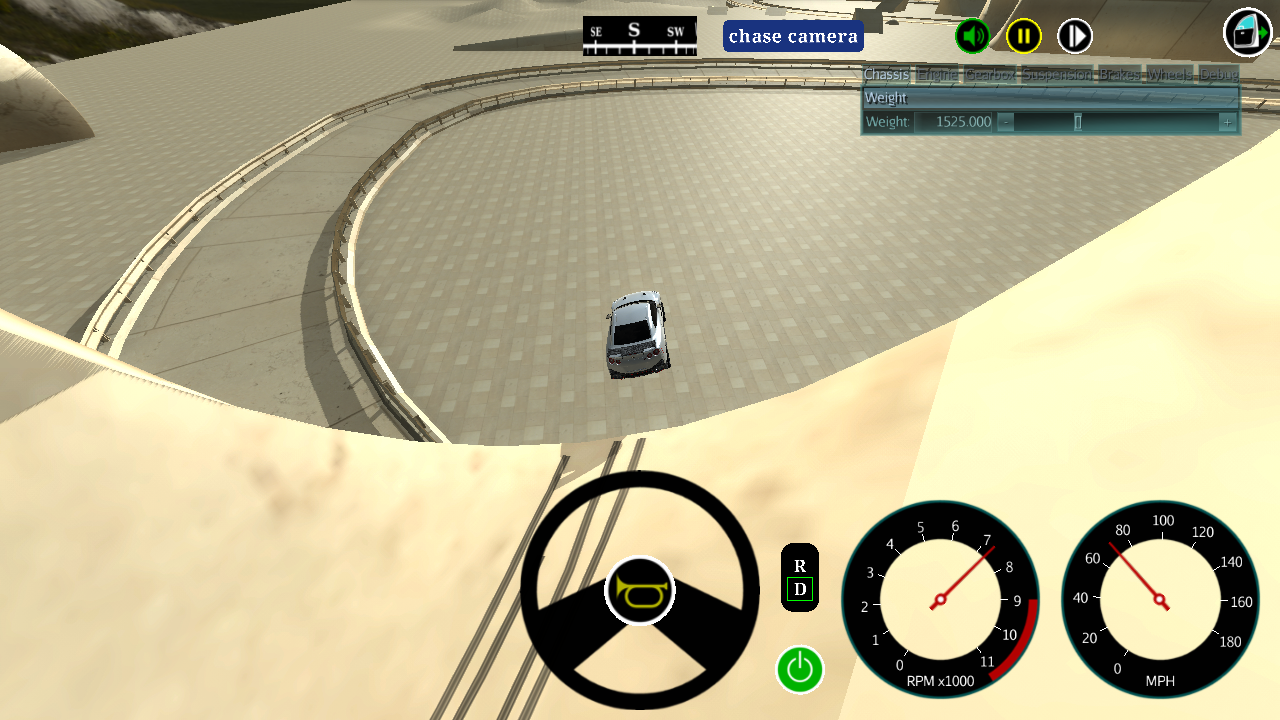The width and height of the screenshot is (1280, 720).
Task: Toggle the green engine power button
Action: pos(800,669)
